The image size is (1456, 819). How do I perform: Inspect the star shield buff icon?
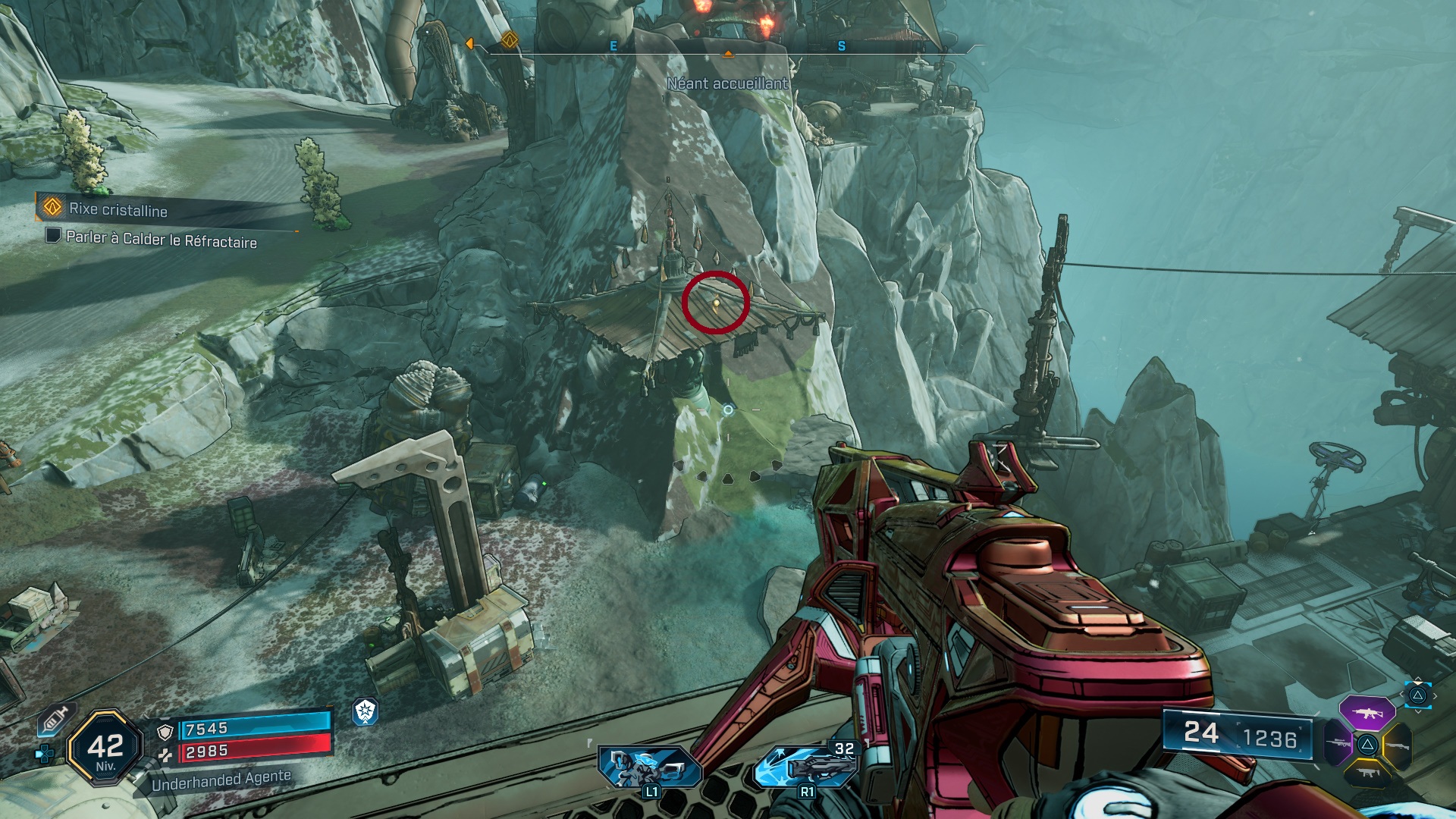(366, 711)
